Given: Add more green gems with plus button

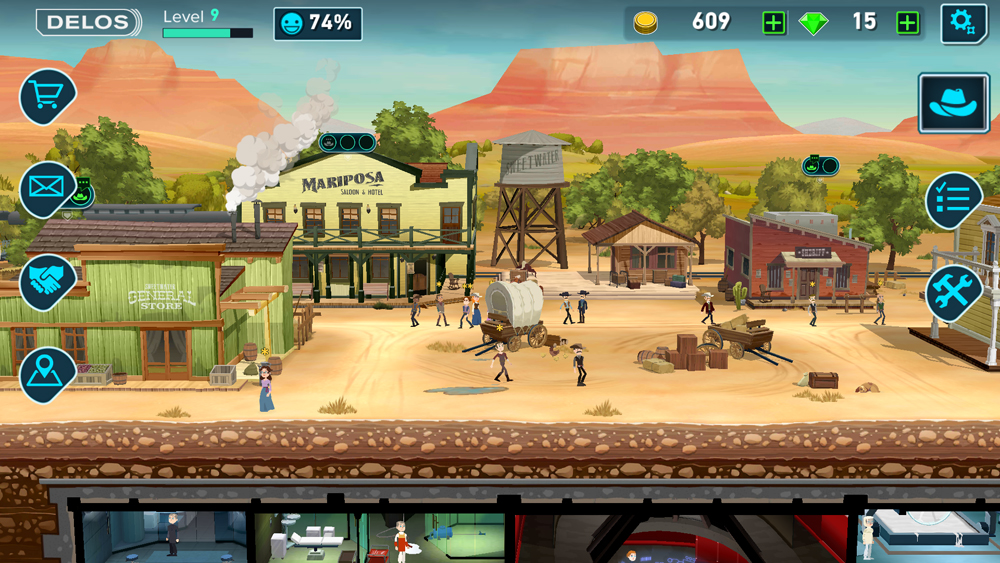Looking at the screenshot, I should (x=908, y=23).
